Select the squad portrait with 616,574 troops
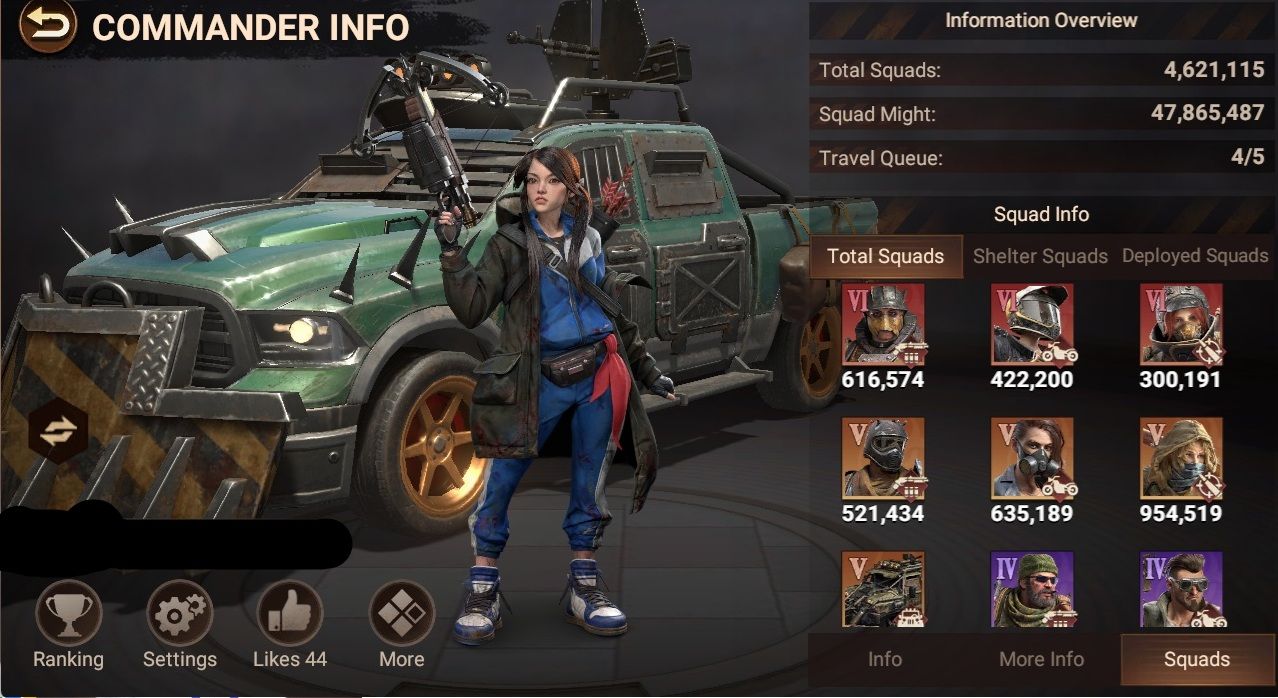The image size is (1278, 698). tap(883, 324)
